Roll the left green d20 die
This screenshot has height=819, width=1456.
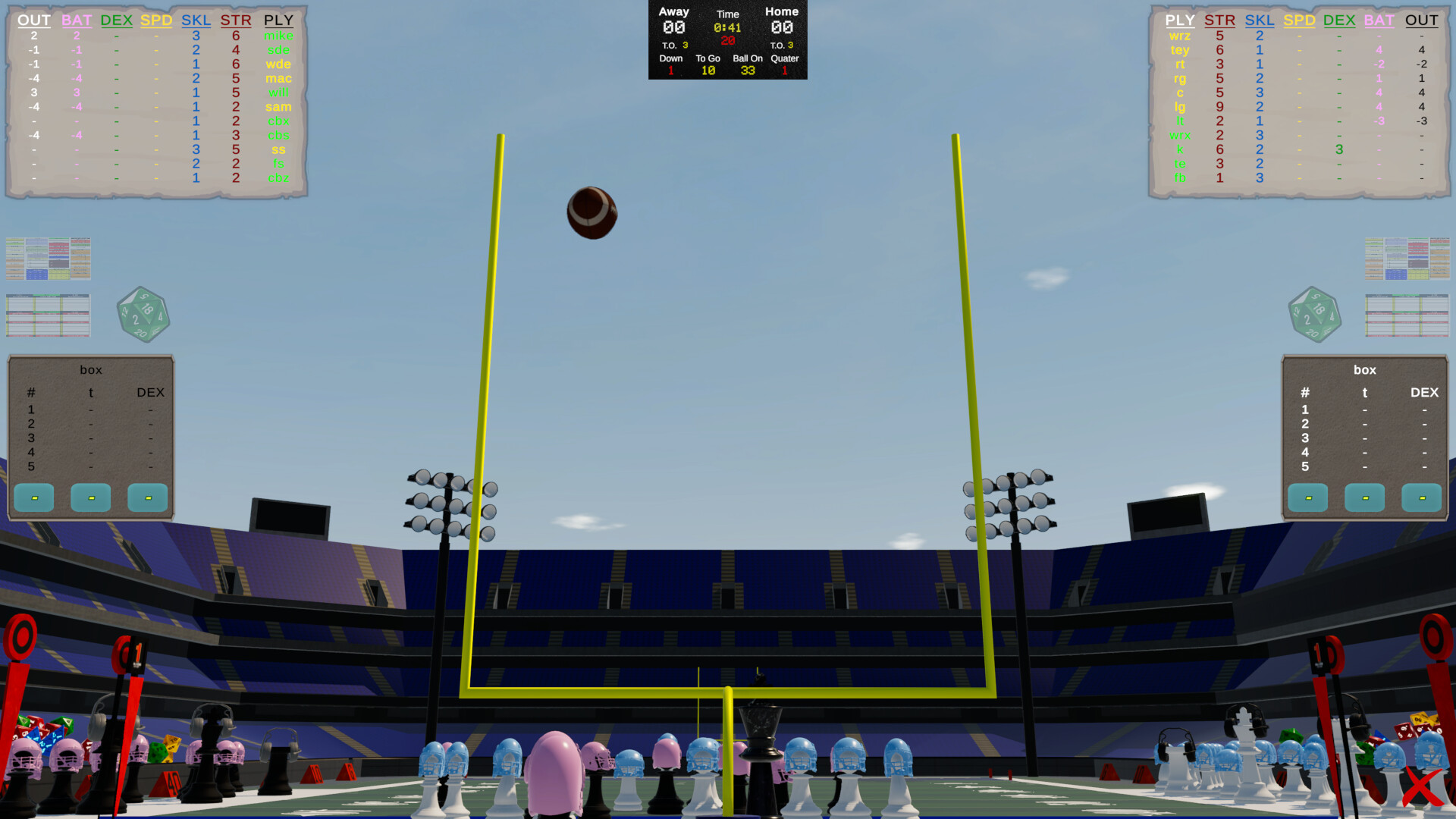click(x=143, y=315)
